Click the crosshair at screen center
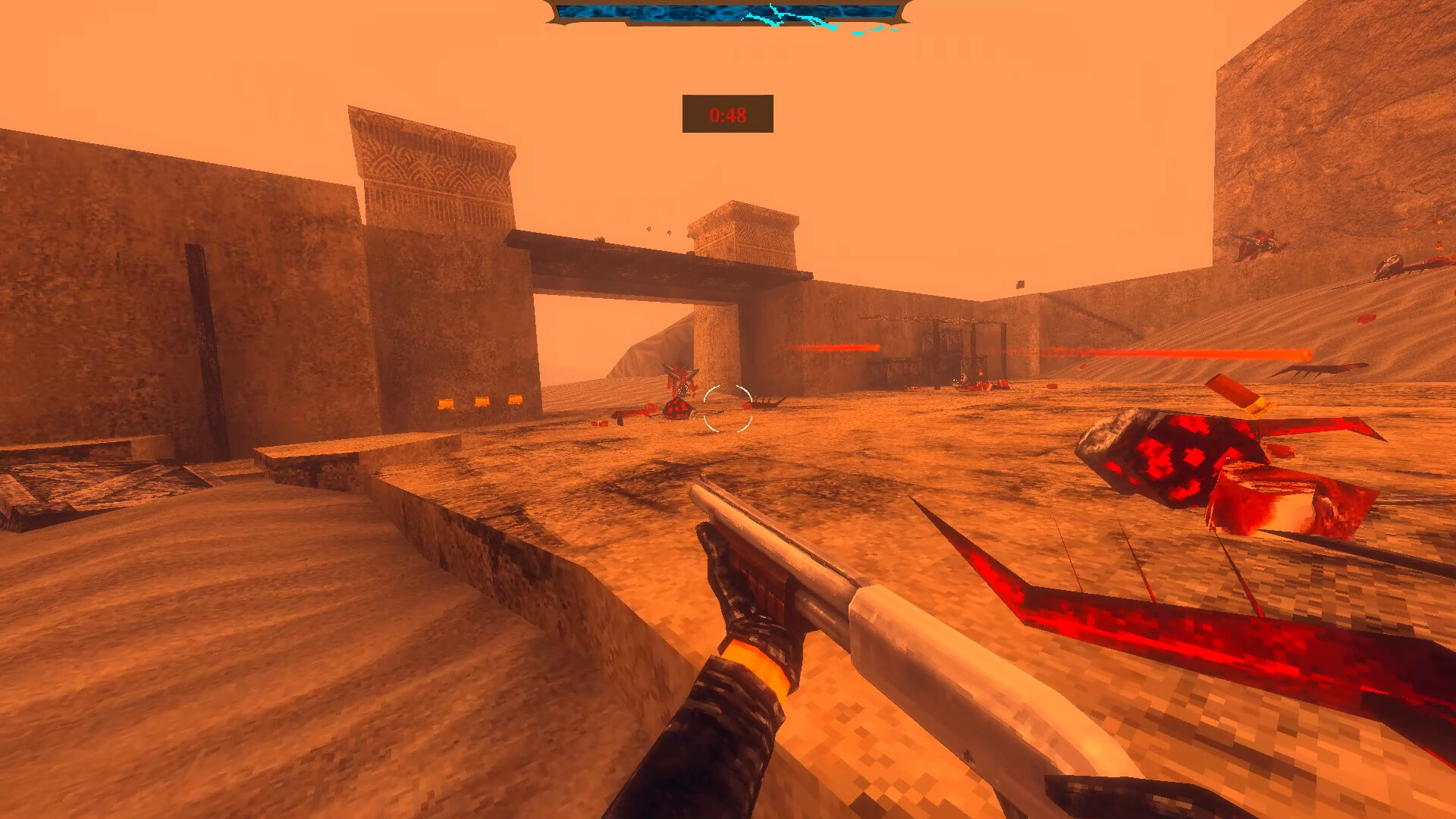 [x=726, y=410]
